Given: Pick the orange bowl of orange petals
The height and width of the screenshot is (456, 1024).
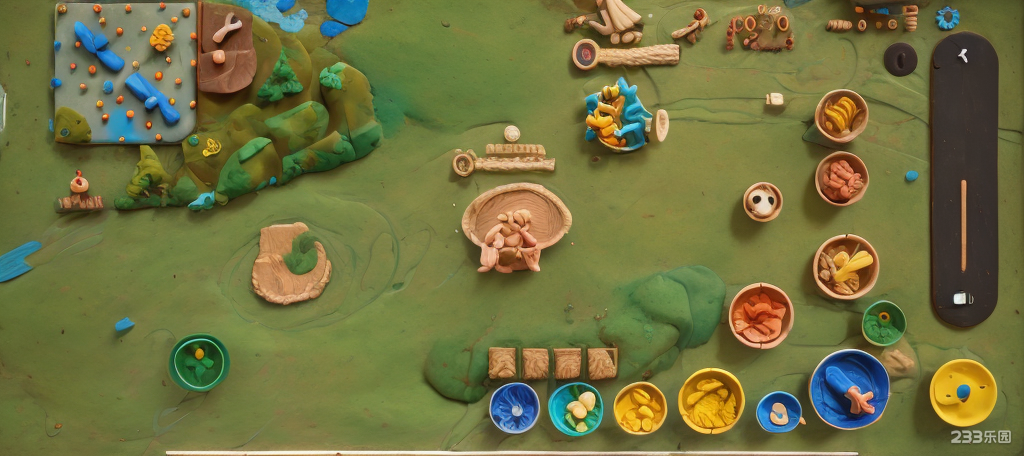Looking at the screenshot, I should (760, 315).
